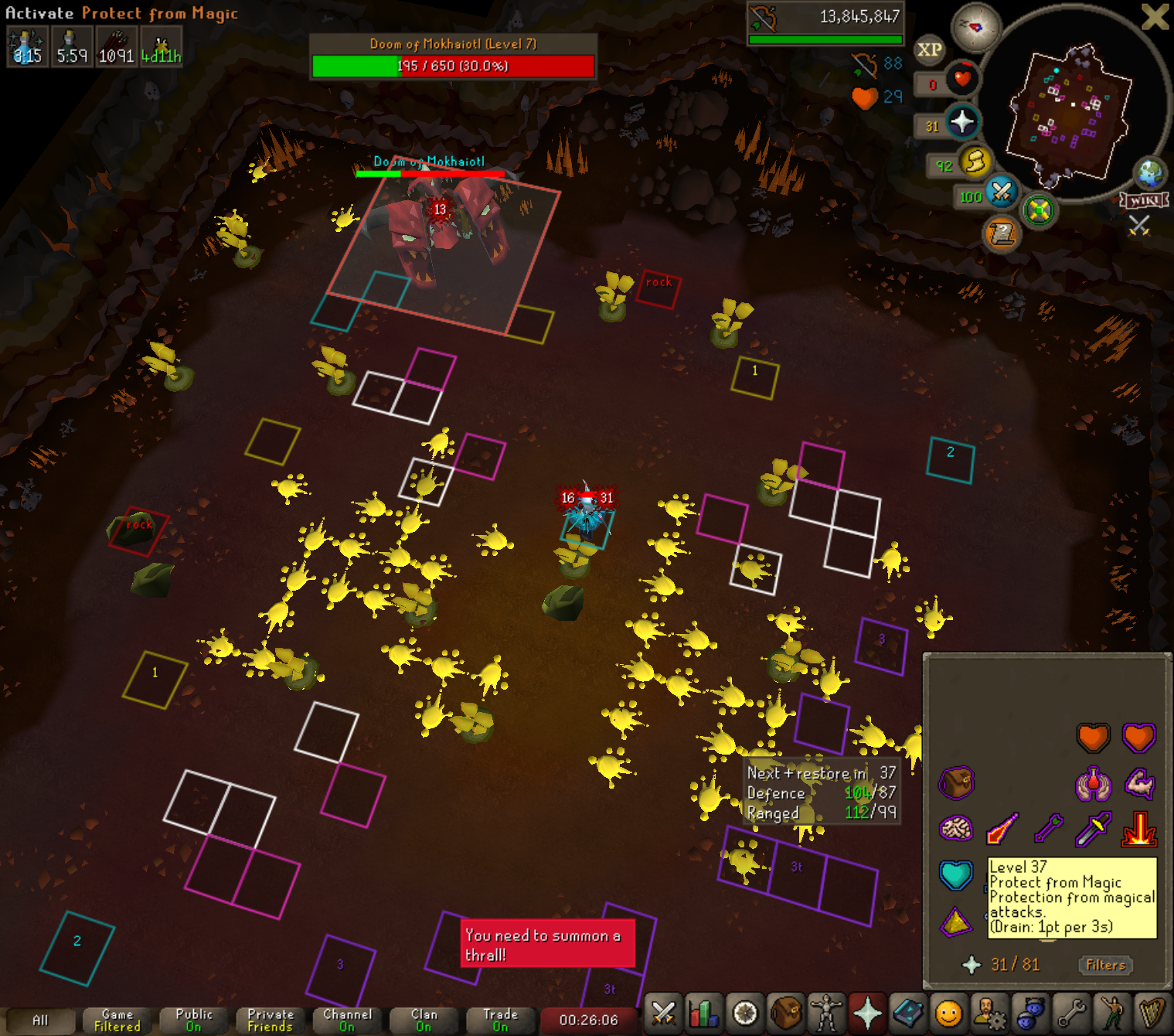This screenshot has width=1174, height=1036.
Task: Open the Skills tab with bar chart
Action: pyautogui.click(x=704, y=1013)
